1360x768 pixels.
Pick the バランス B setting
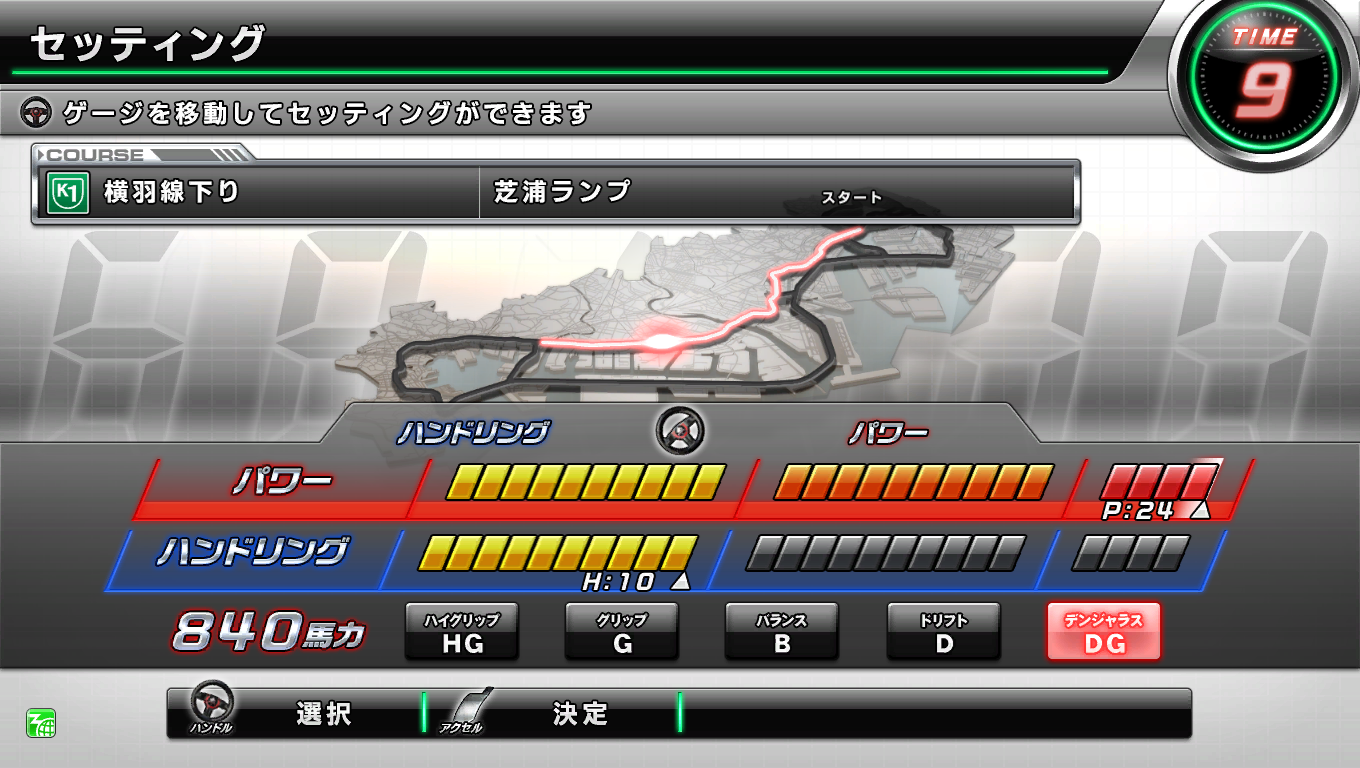[782, 632]
